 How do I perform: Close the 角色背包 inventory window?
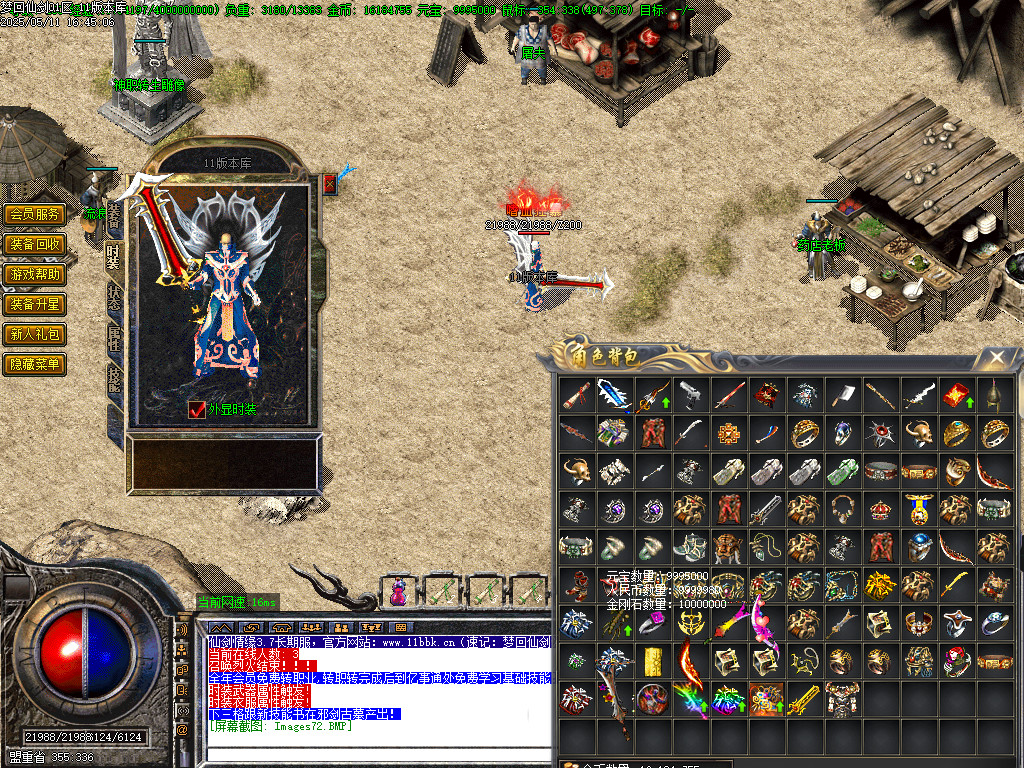pos(997,357)
